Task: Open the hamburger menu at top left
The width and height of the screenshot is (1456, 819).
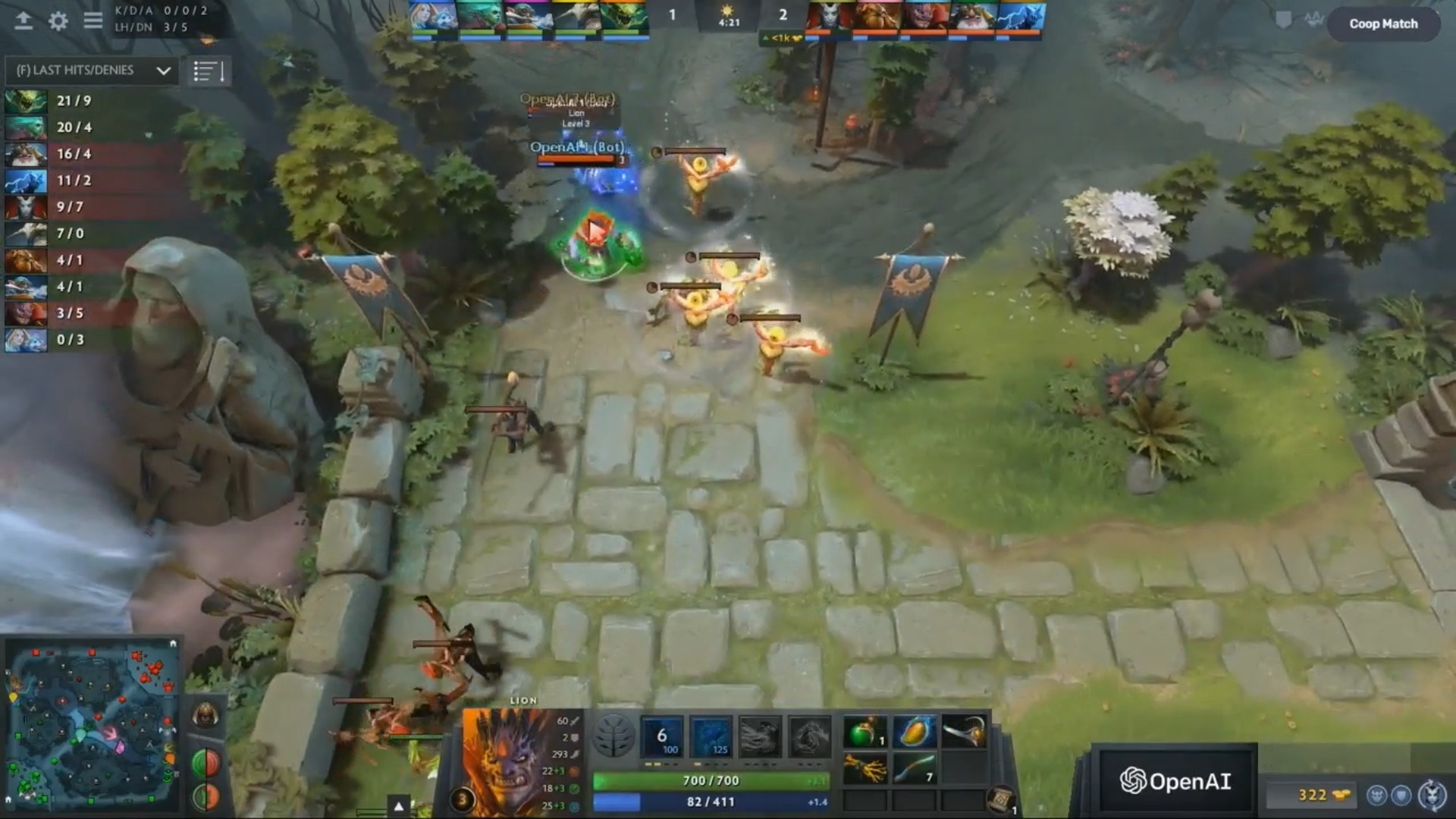Action: pos(93,20)
